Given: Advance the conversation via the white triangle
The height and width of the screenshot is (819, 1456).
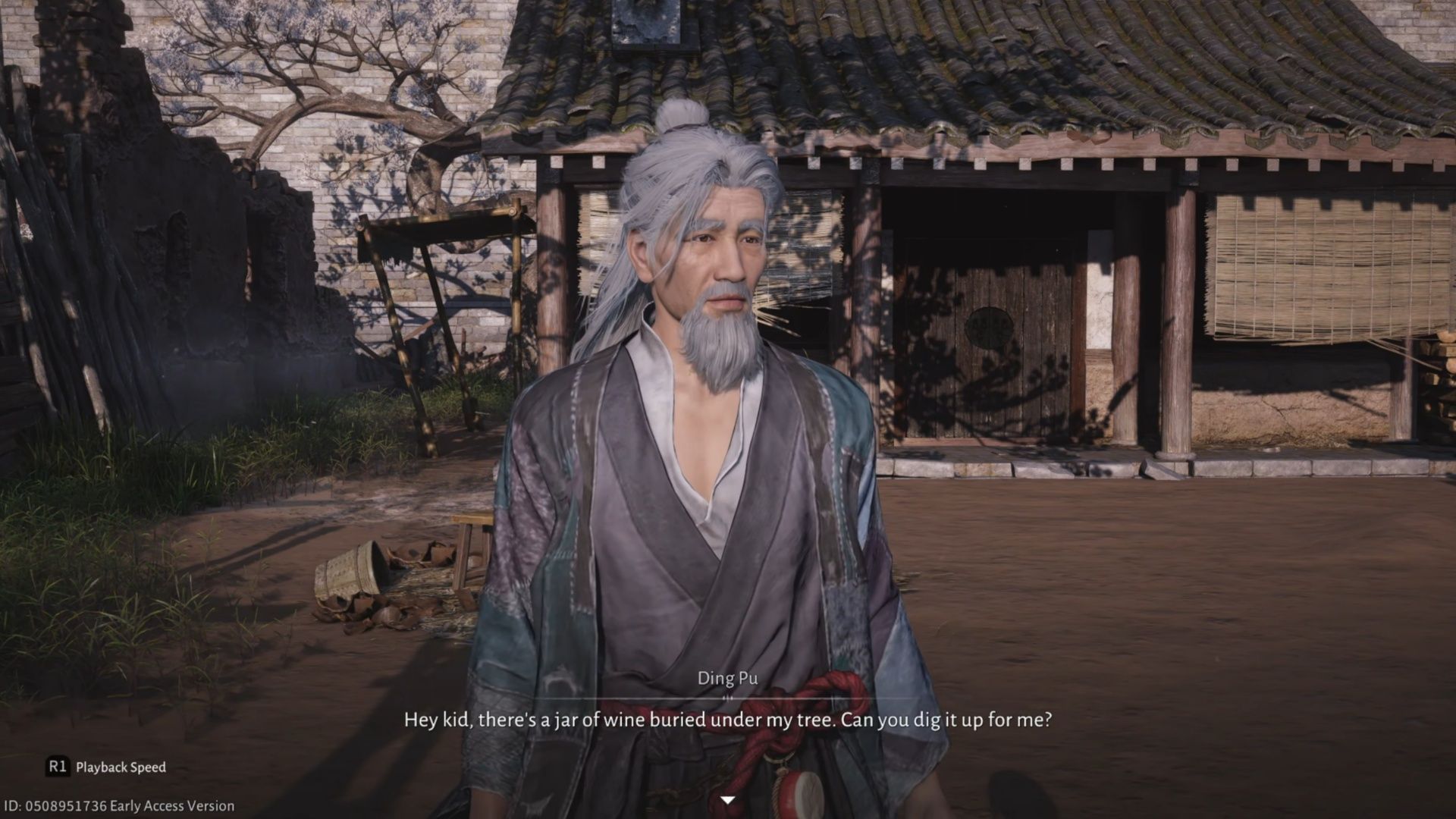Looking at the screenshot, I should [728, 799].
